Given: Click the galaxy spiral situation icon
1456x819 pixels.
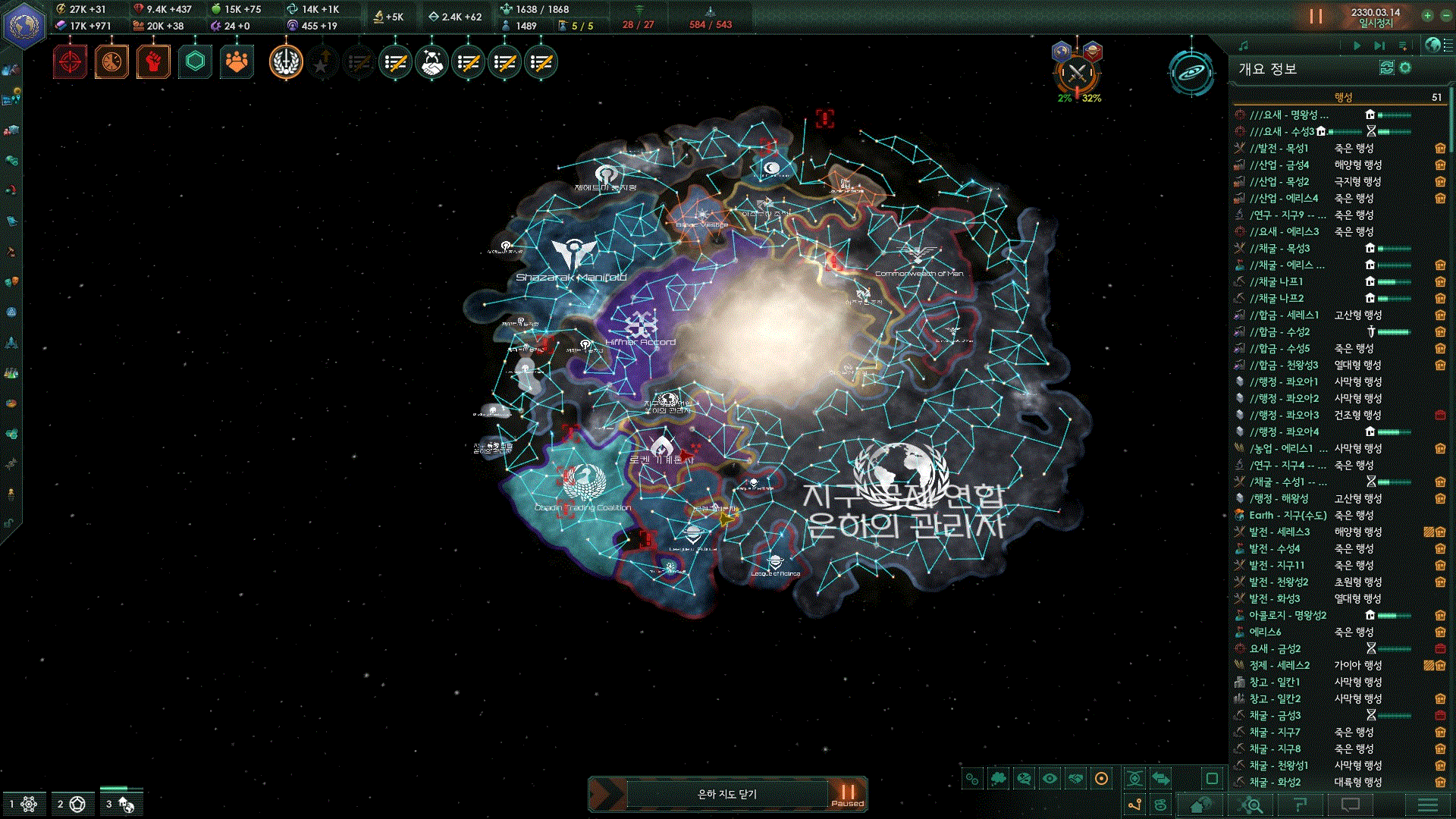Looking at the screenshot, I should [1191, 74].
